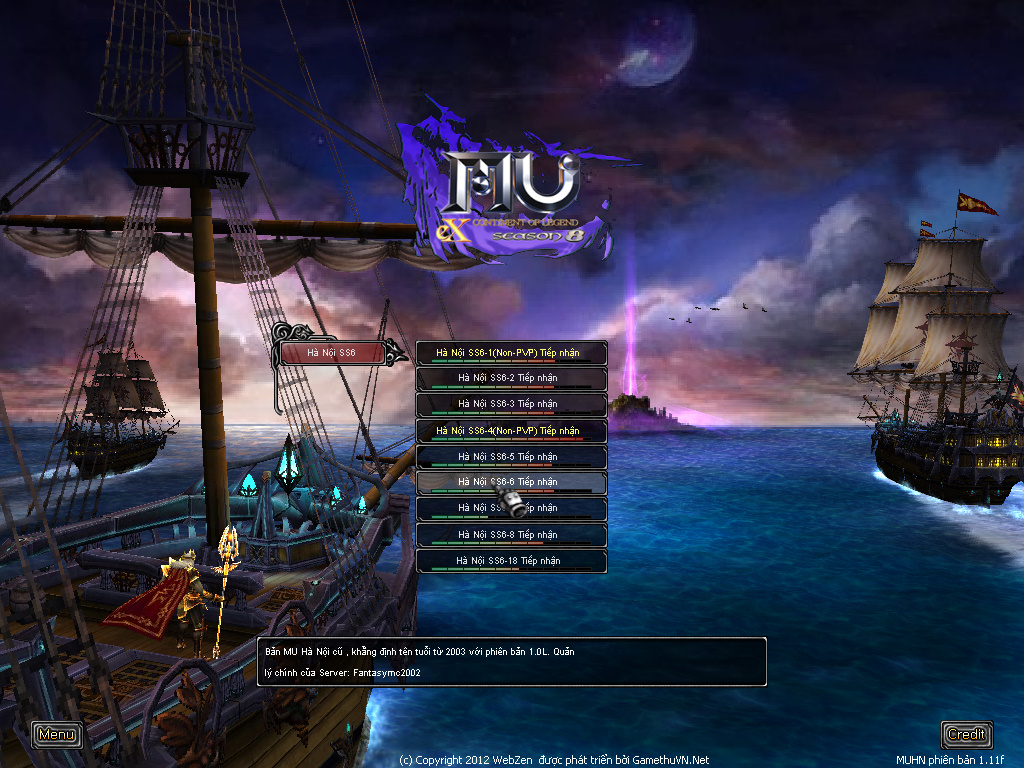Select the Hà Nội SS6 server group

pyautogui.click(x=332, y=353)
